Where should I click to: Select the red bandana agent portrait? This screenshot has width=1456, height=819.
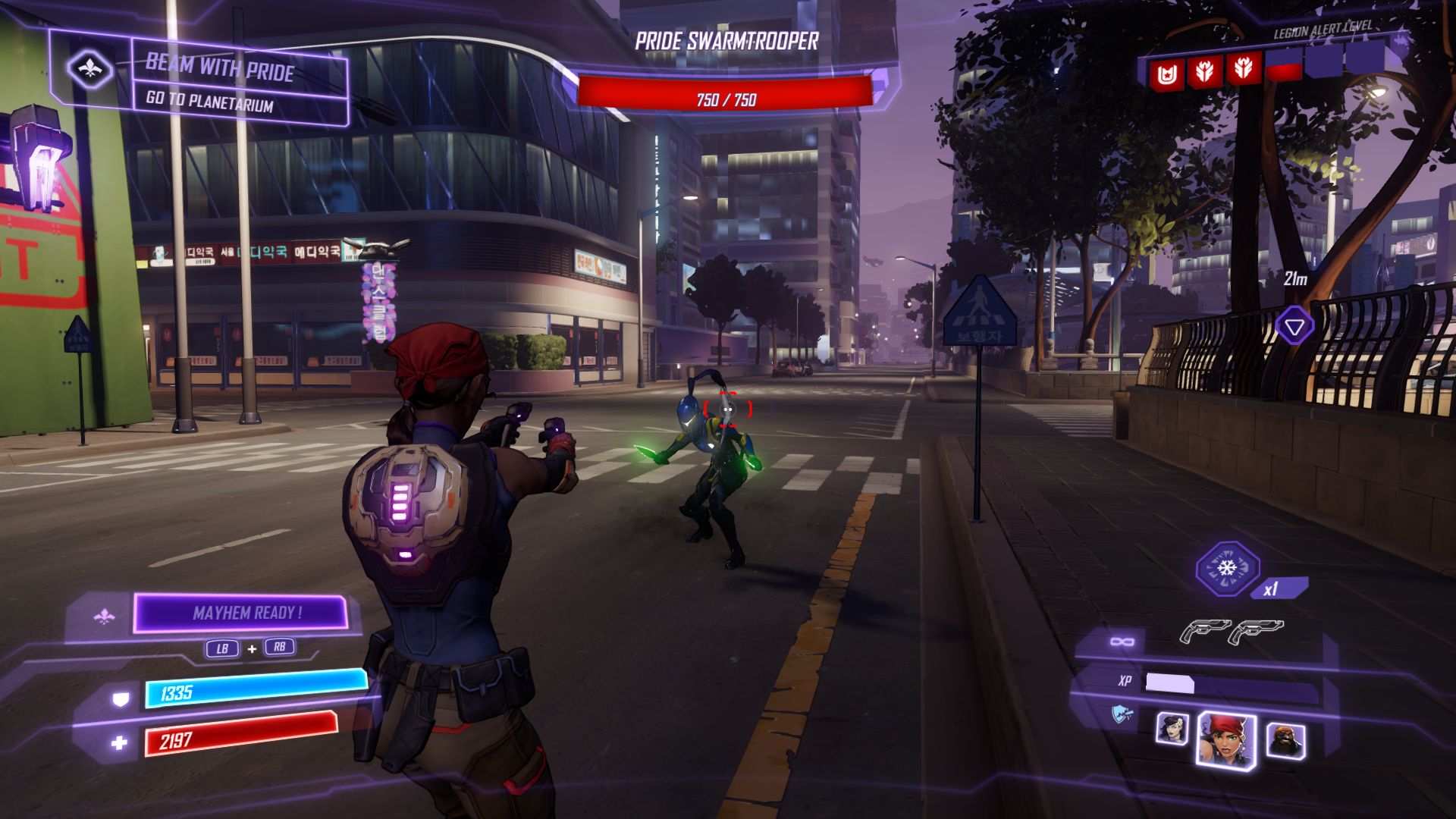1225,738
